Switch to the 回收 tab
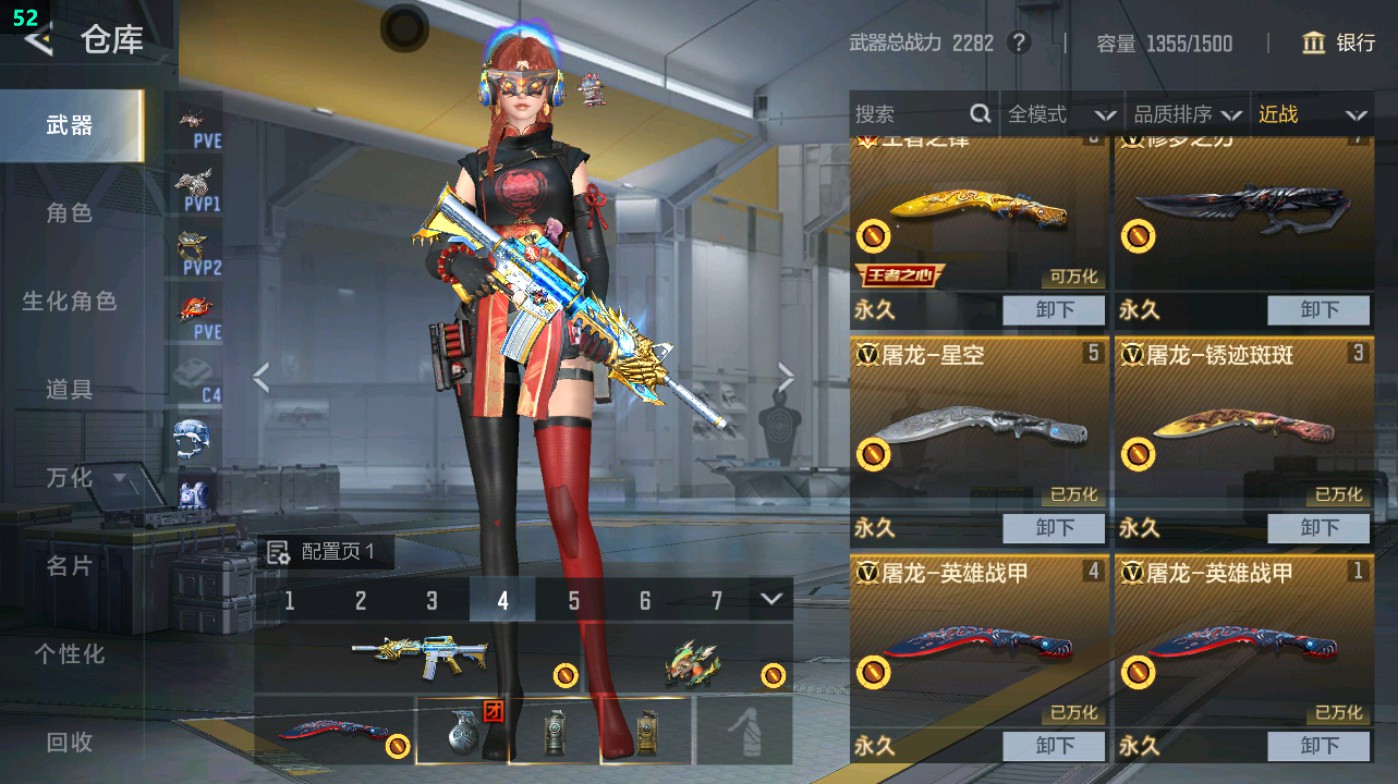1398x784 pixels. 70,743
